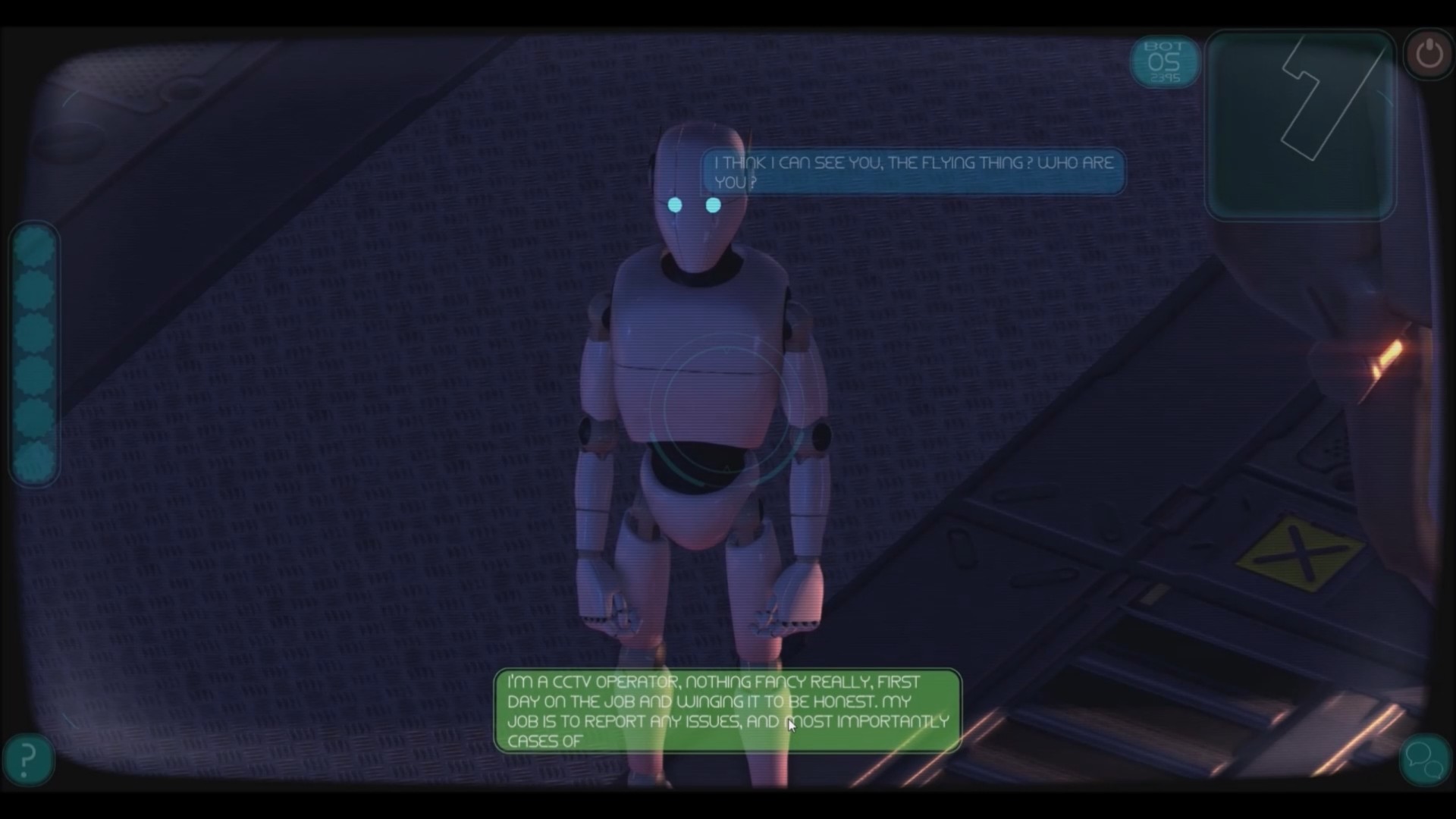The image size is (1456, 819).
Task: Open the BOT OS 2395 system badge
Action: click(1165, 62)
